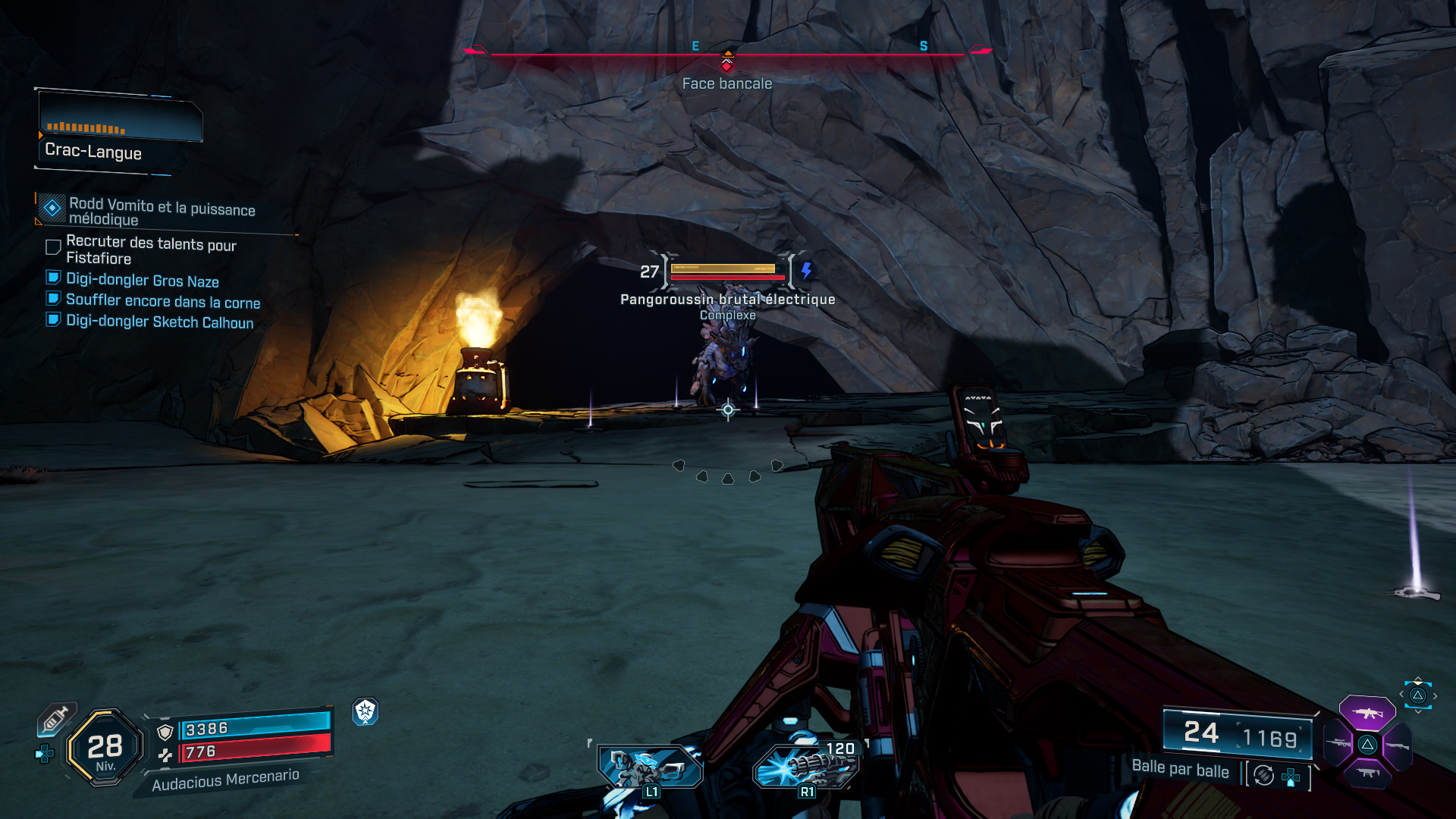Viewport: 1456px width, 819px height.
Task: Switch to the right weapon slot
Action: 1397,745
